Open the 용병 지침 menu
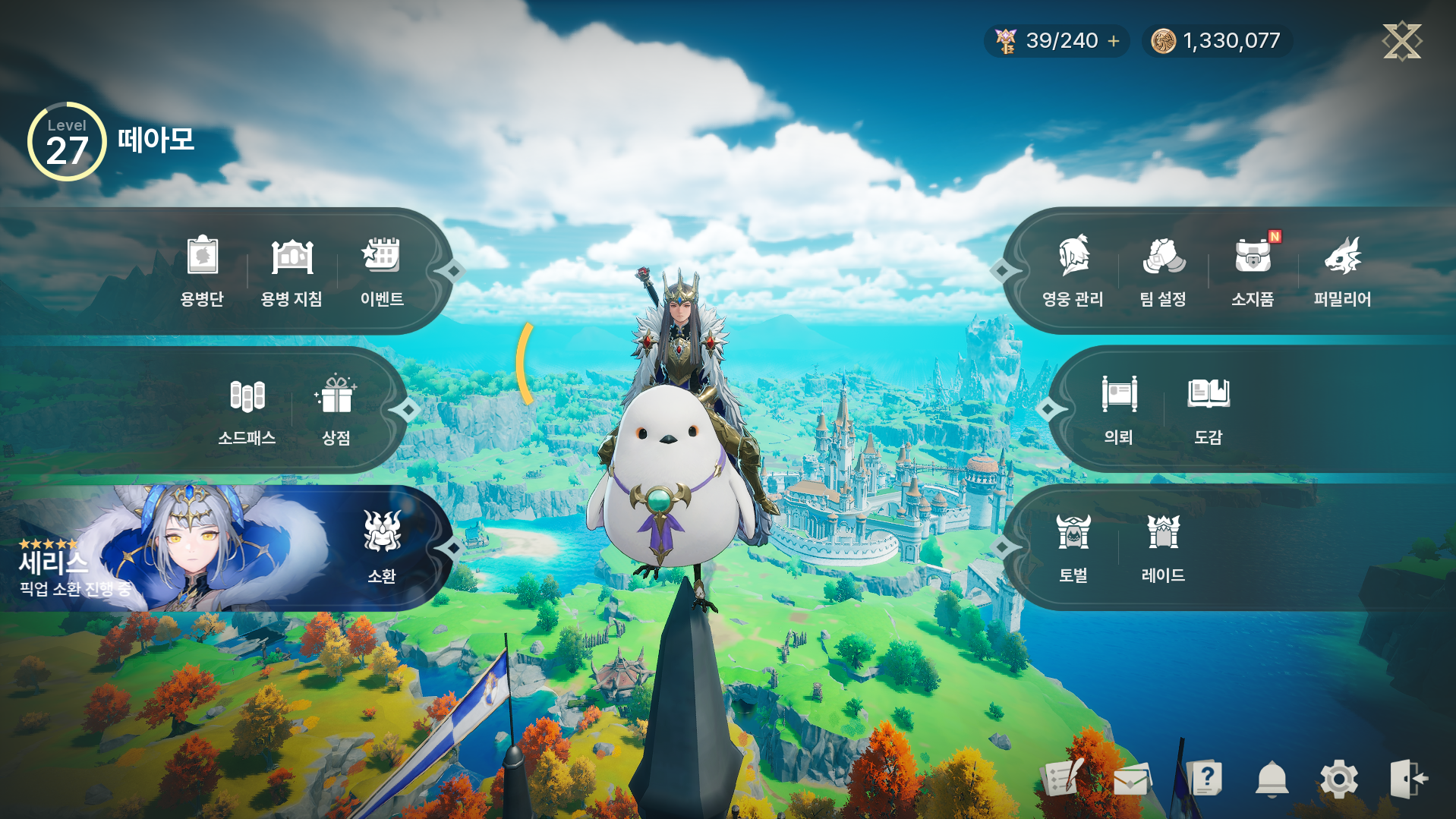The image size is (1456, 819). tap(292, 270)
